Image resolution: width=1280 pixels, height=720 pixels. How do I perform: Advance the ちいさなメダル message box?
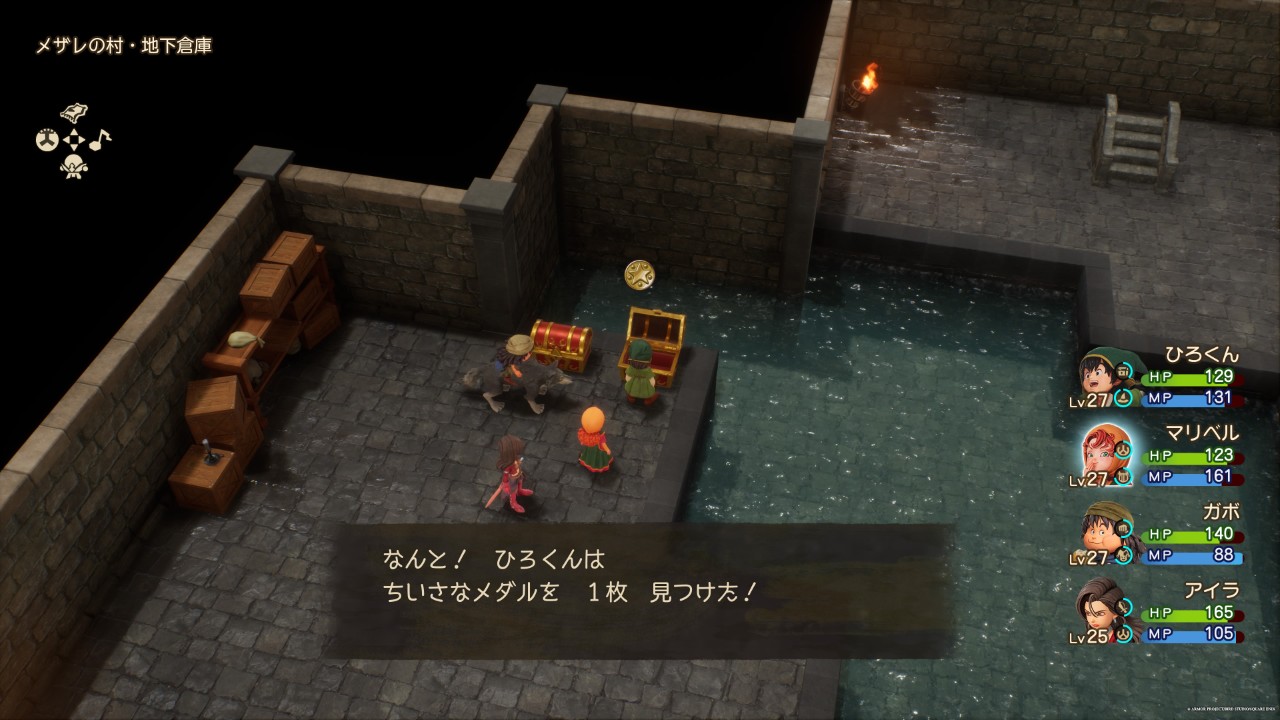tap(640, 590)
